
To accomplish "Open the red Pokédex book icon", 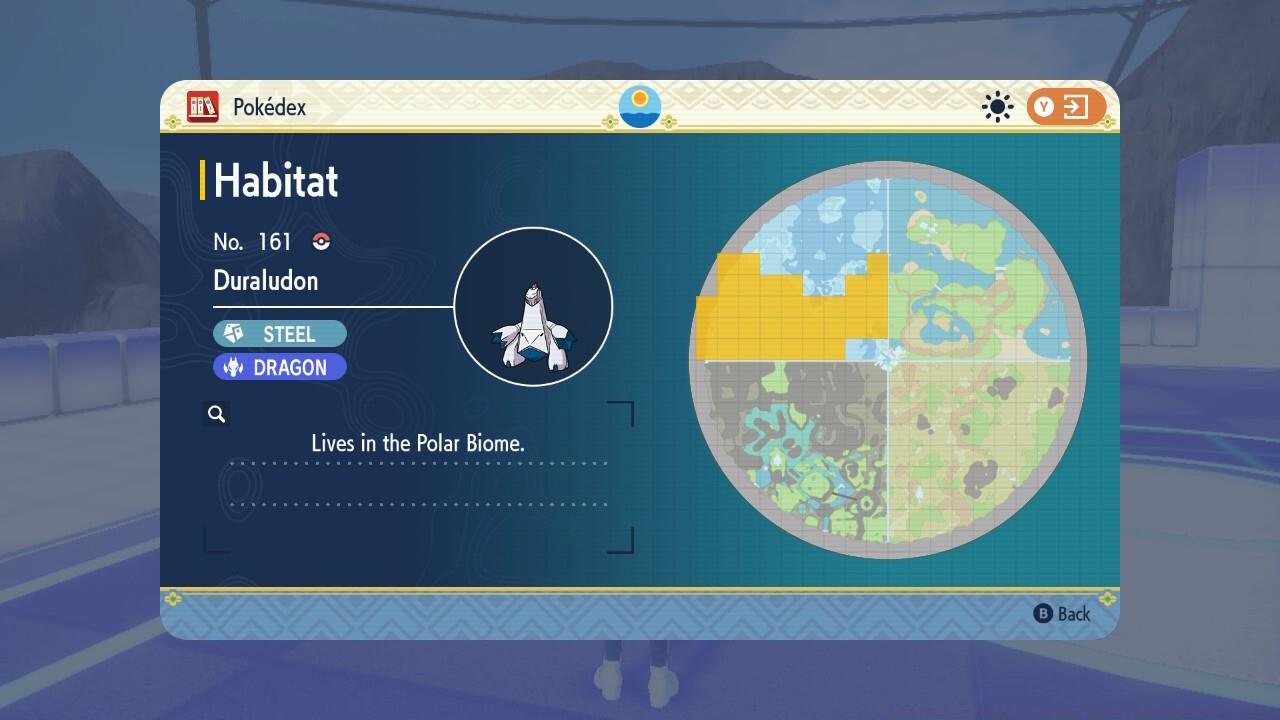I will (x=203, y=107).
